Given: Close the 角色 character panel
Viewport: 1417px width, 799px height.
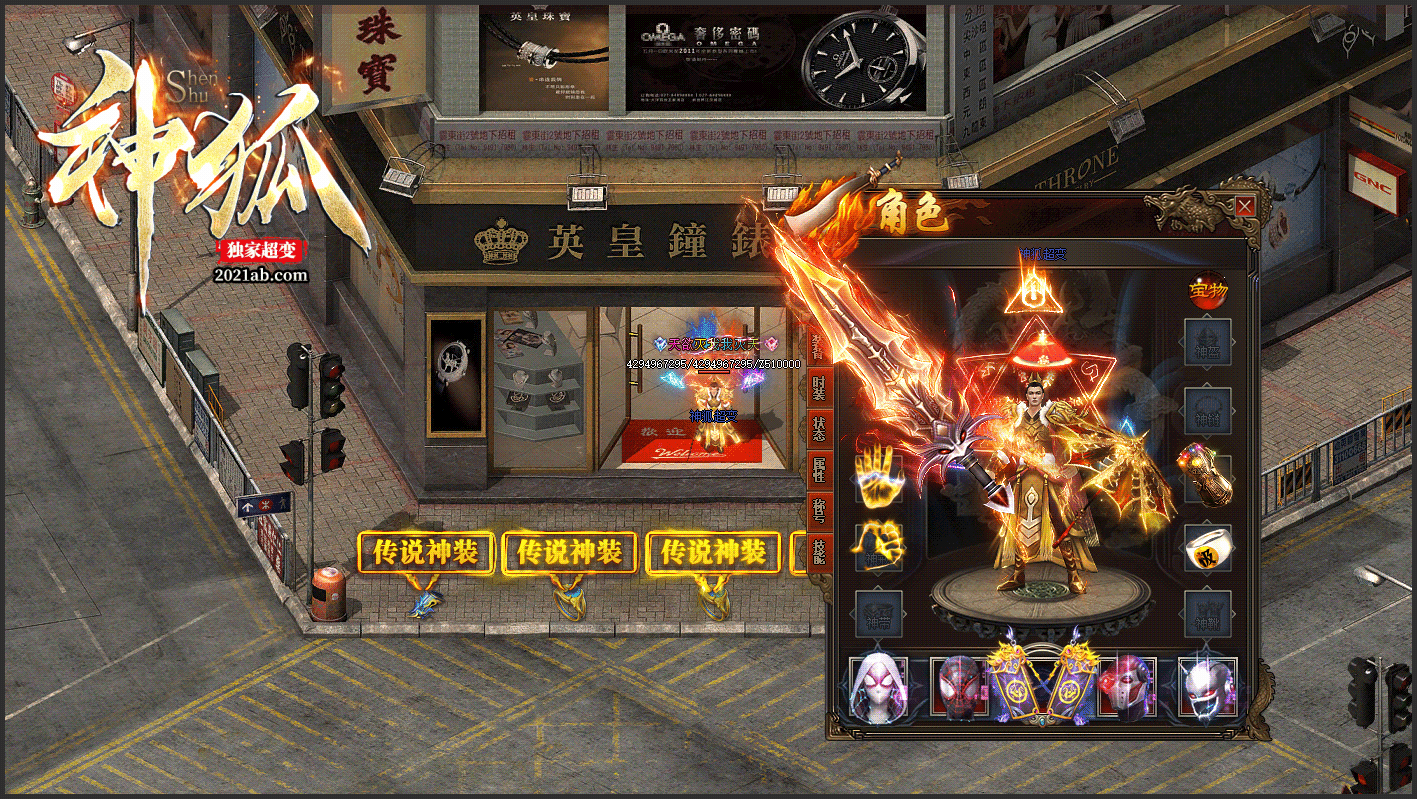Looking at the screenshot, I should click(x=1245, y=207).
